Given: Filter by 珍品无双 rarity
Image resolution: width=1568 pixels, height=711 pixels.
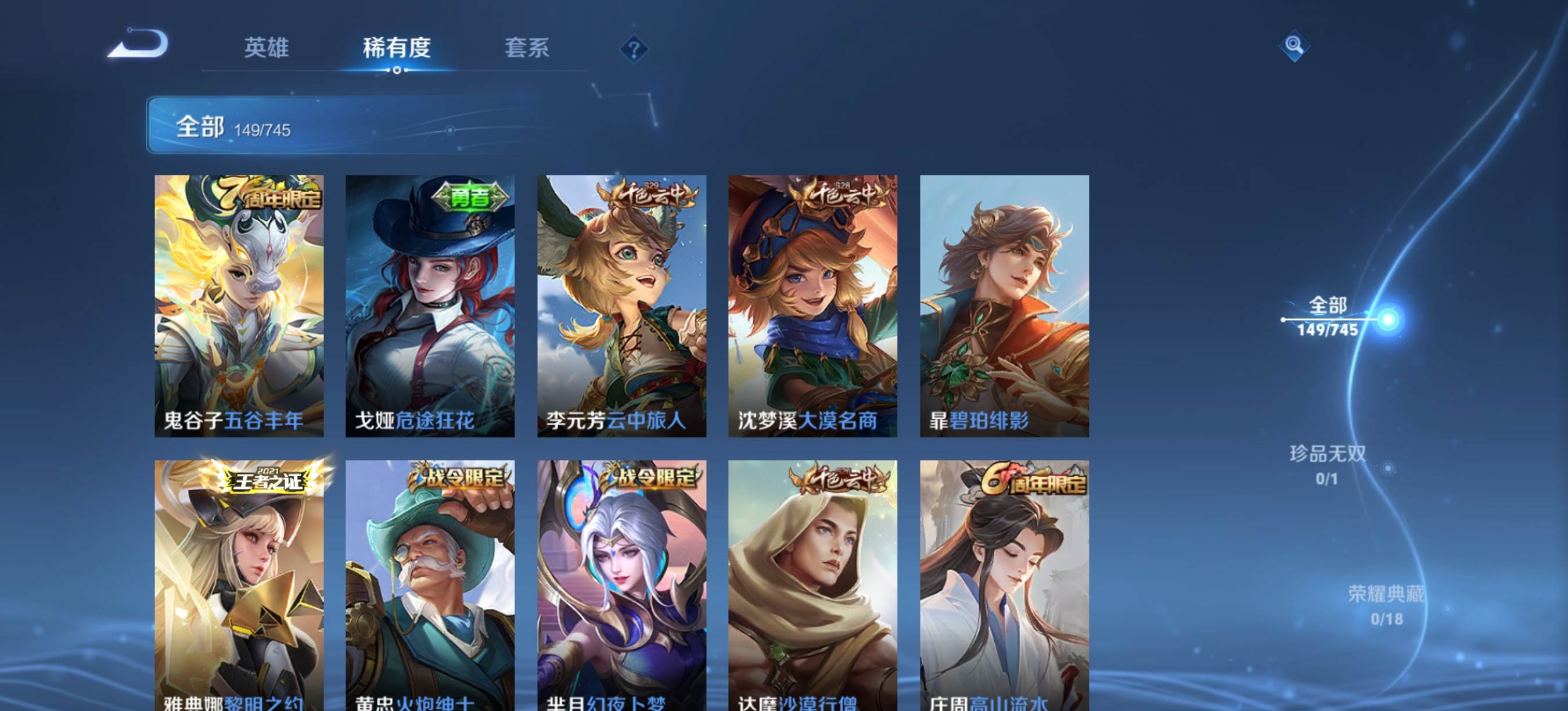Looking at the screenshot, I should [x=1328, y=465].
